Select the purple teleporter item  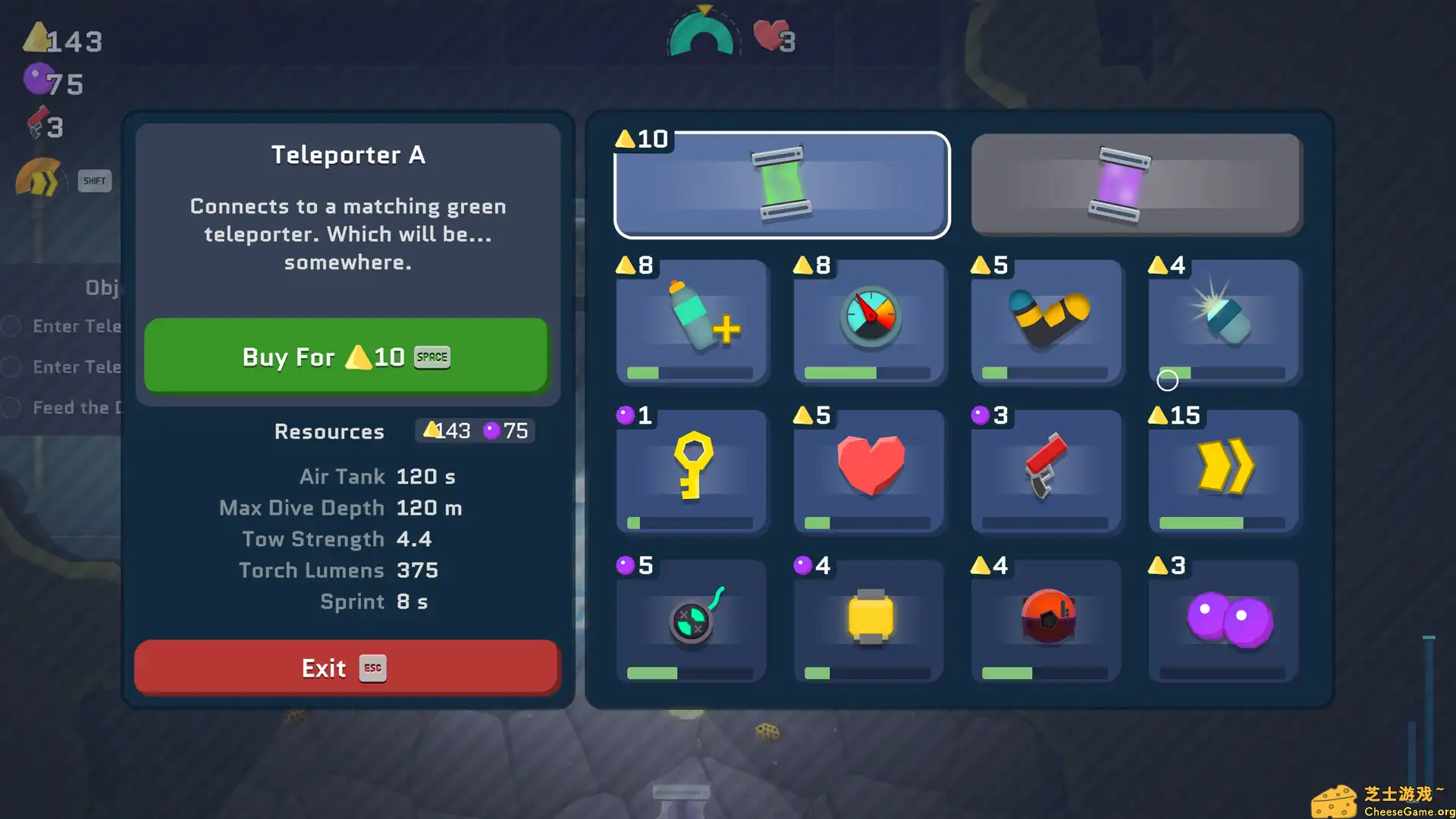[x=1136, y=185]
